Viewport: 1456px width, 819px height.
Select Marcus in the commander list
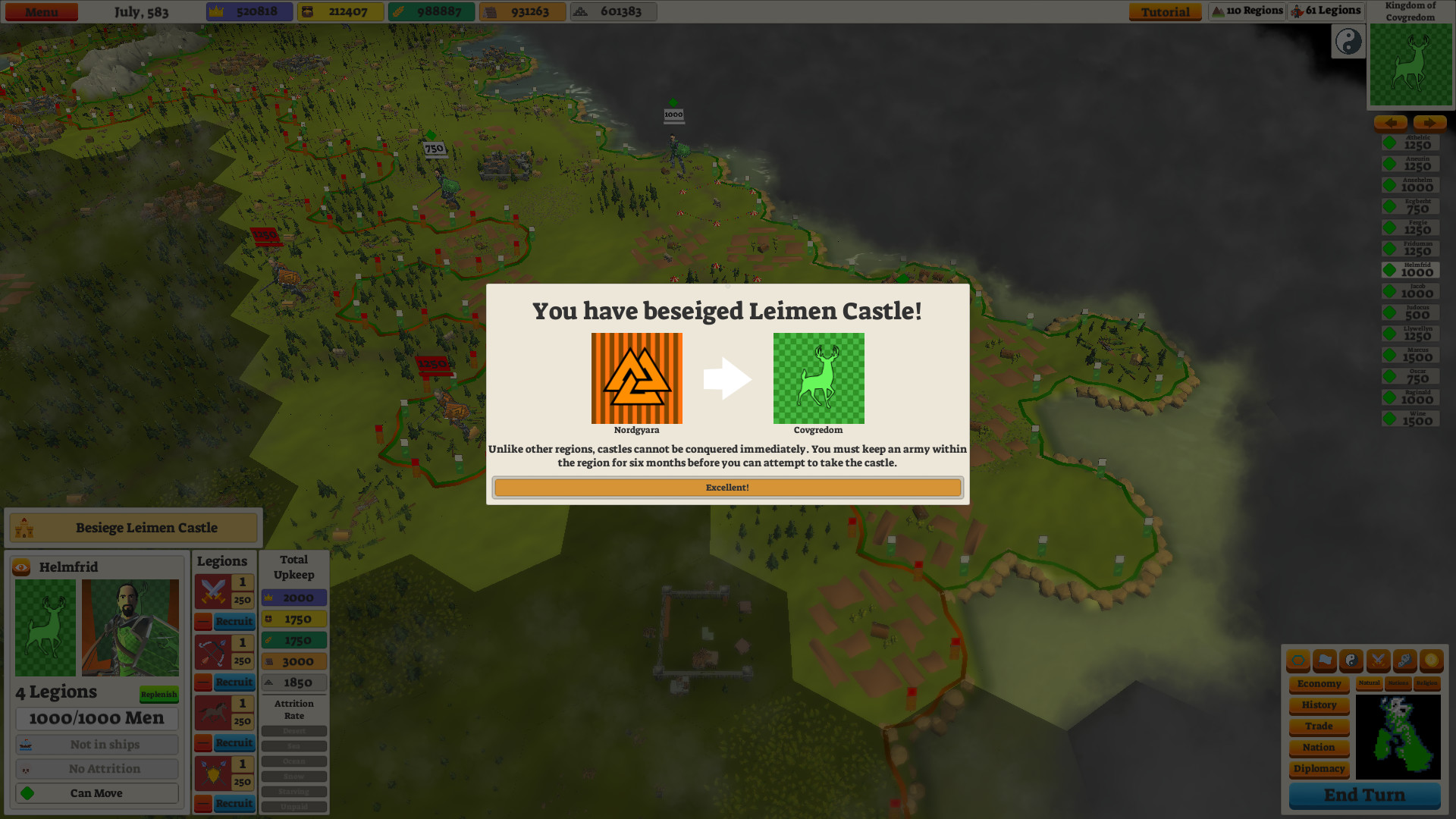pyautogui.click(x=1409, y=353)
